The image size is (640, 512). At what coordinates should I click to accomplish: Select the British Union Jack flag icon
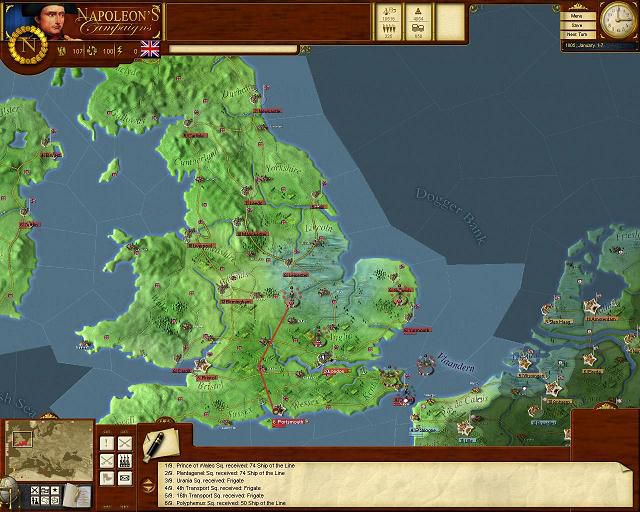coord(151,49)
